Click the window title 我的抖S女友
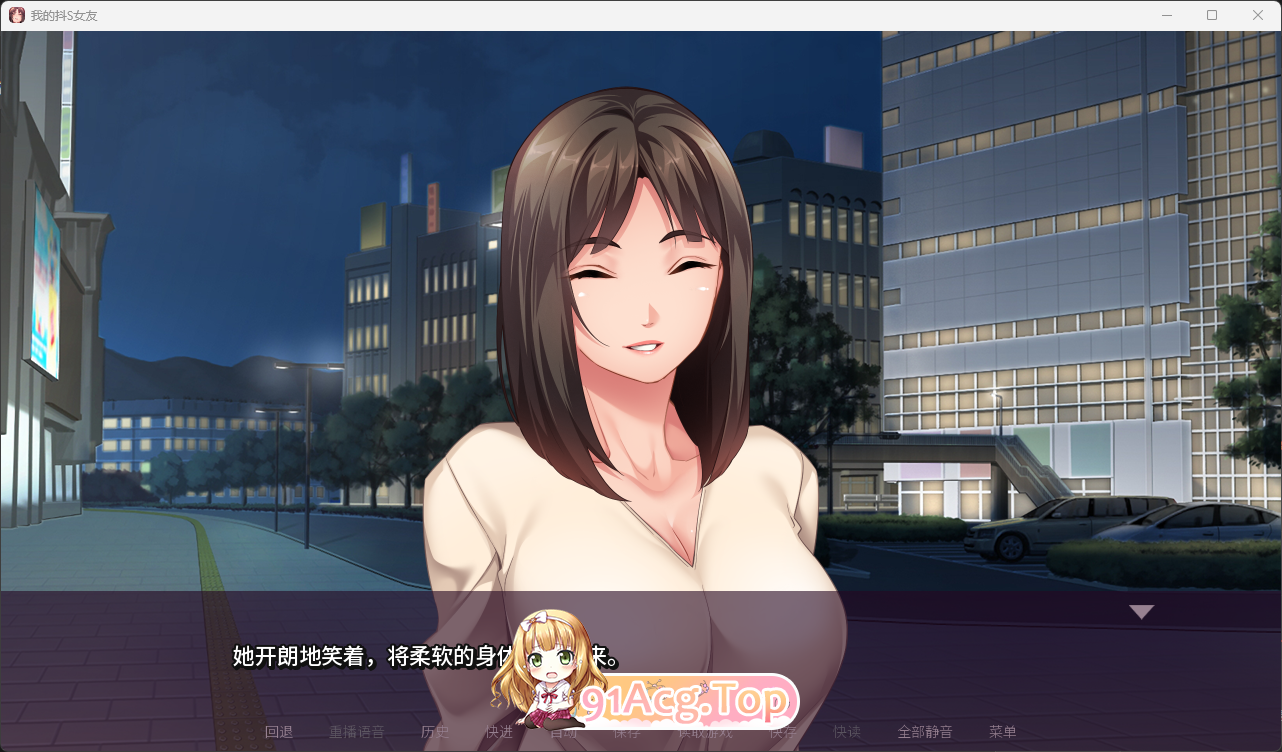The height and width of the screenshot is (752, 1282). point(62,15)
